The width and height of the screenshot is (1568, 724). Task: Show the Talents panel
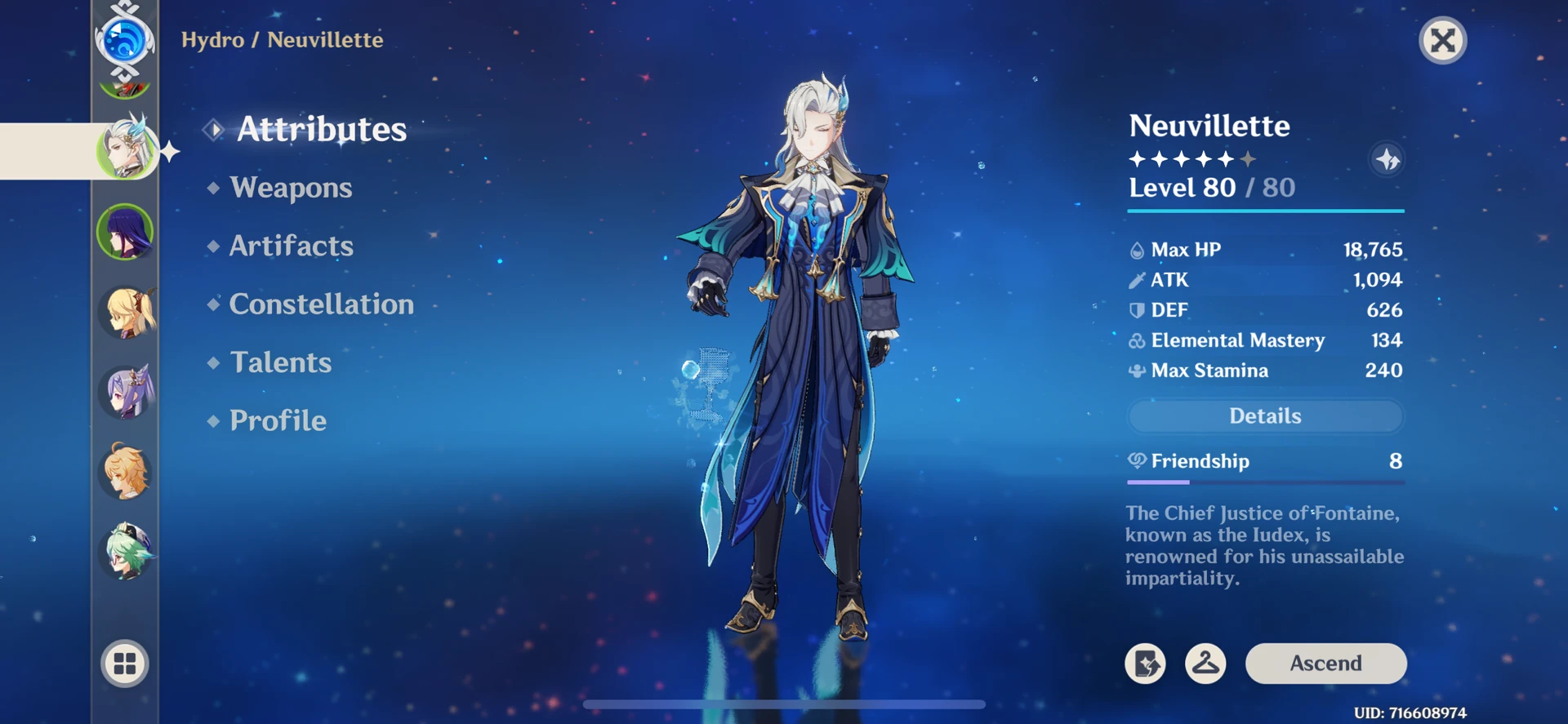tap(280, 362)
